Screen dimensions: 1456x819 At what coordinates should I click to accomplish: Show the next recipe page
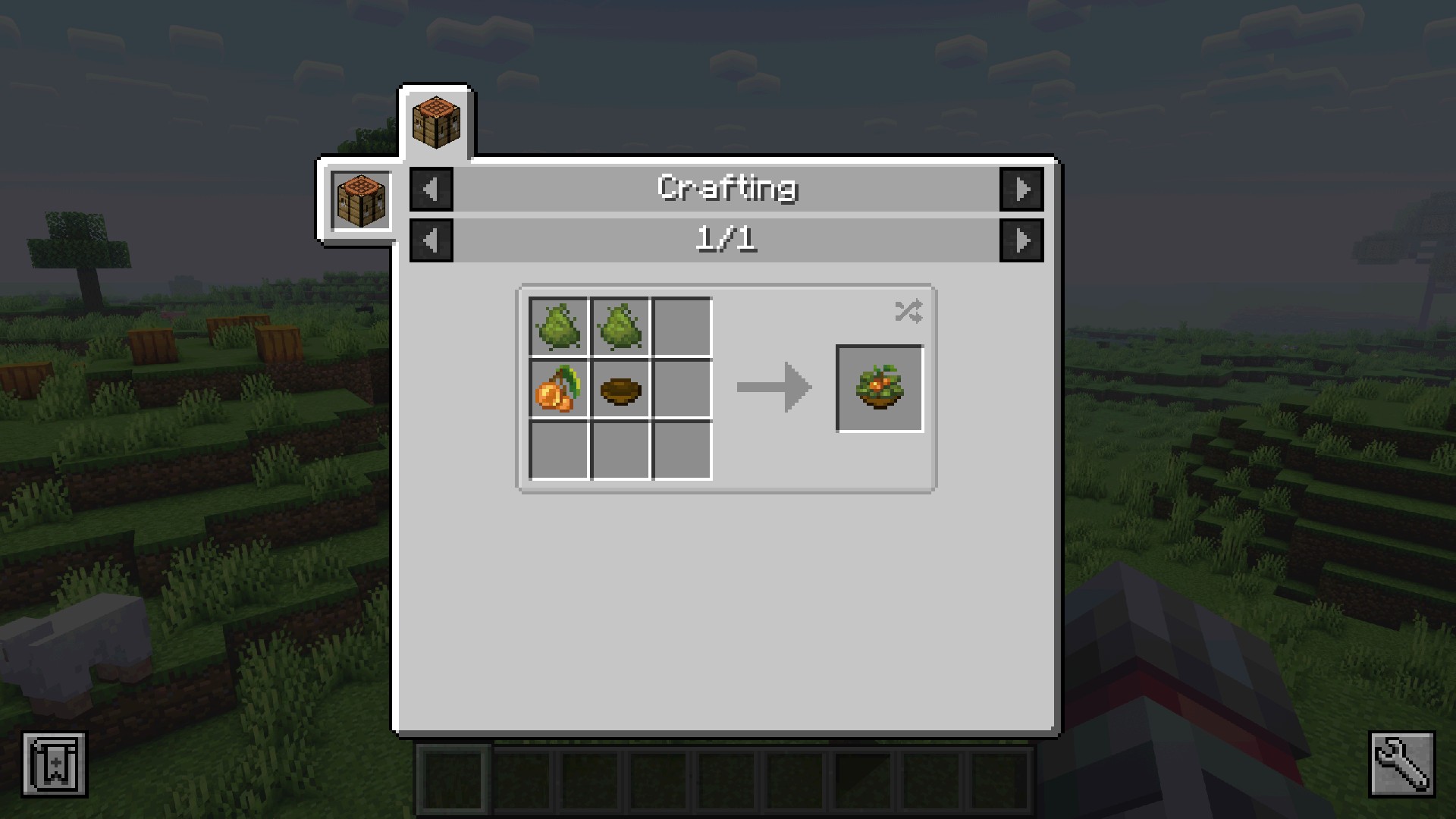click(x=1021, y=240)
